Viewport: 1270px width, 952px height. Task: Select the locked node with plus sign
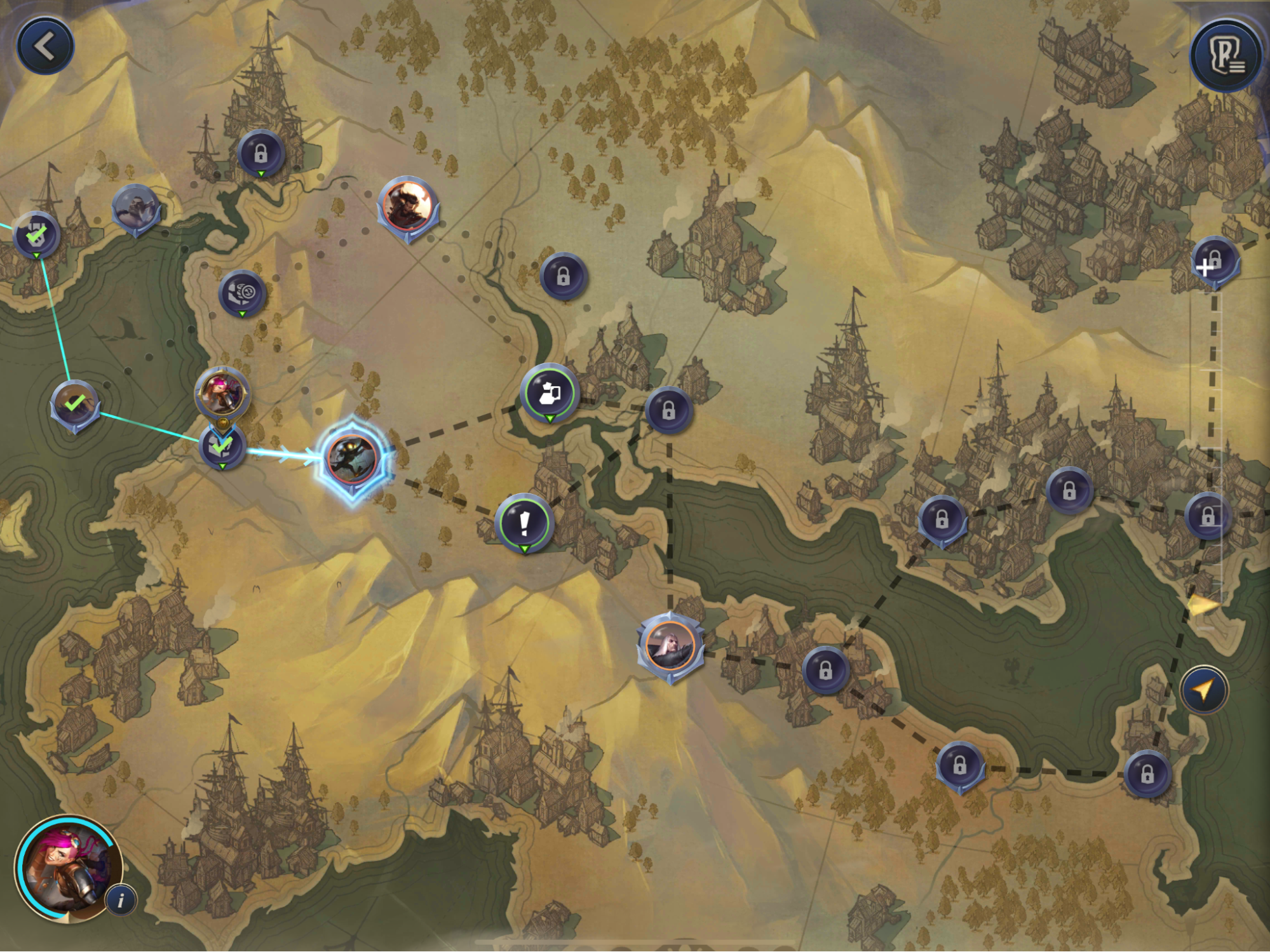(1214, 262)
